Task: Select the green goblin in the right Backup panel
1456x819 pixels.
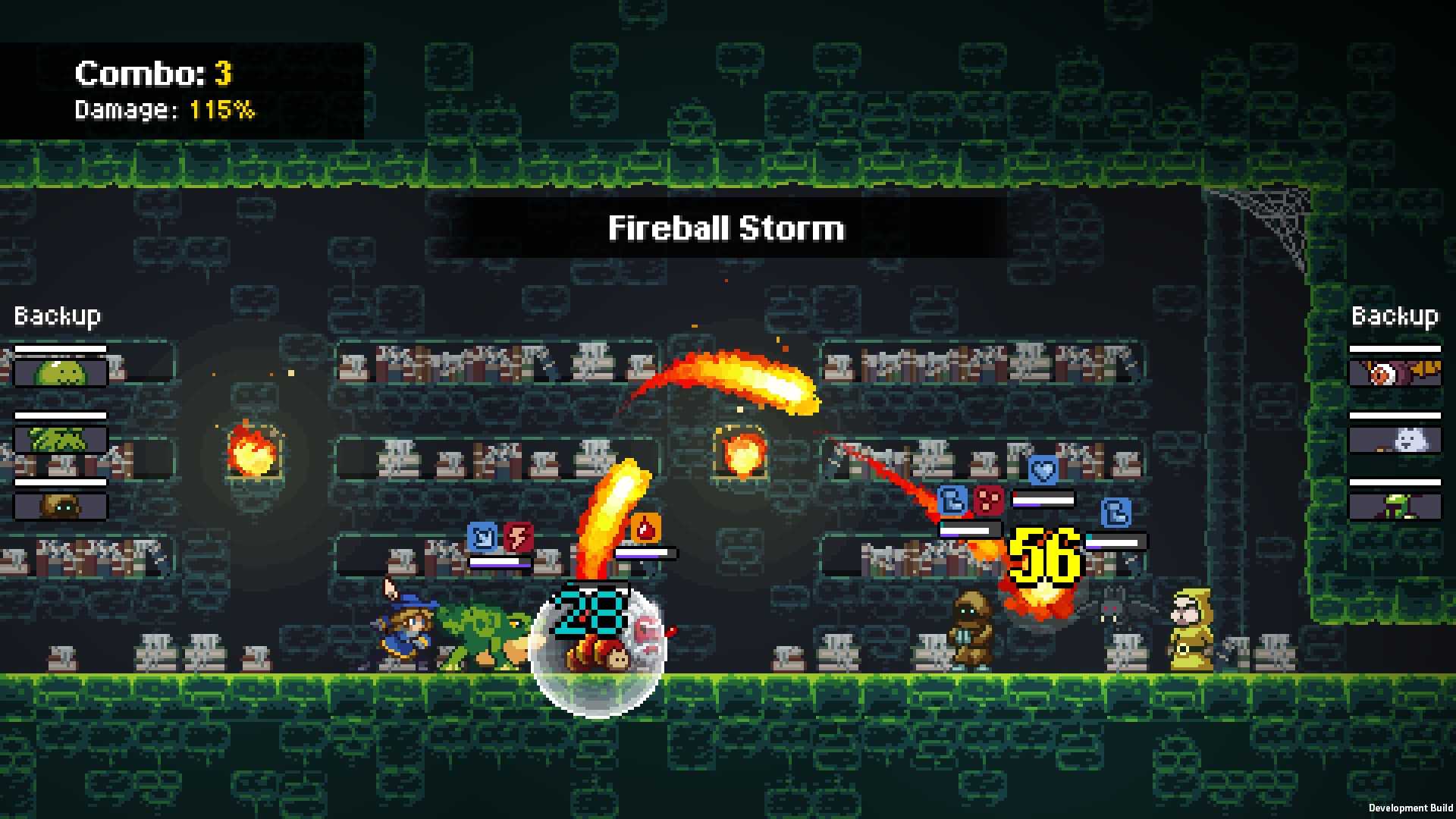Action: (1395, 507)
